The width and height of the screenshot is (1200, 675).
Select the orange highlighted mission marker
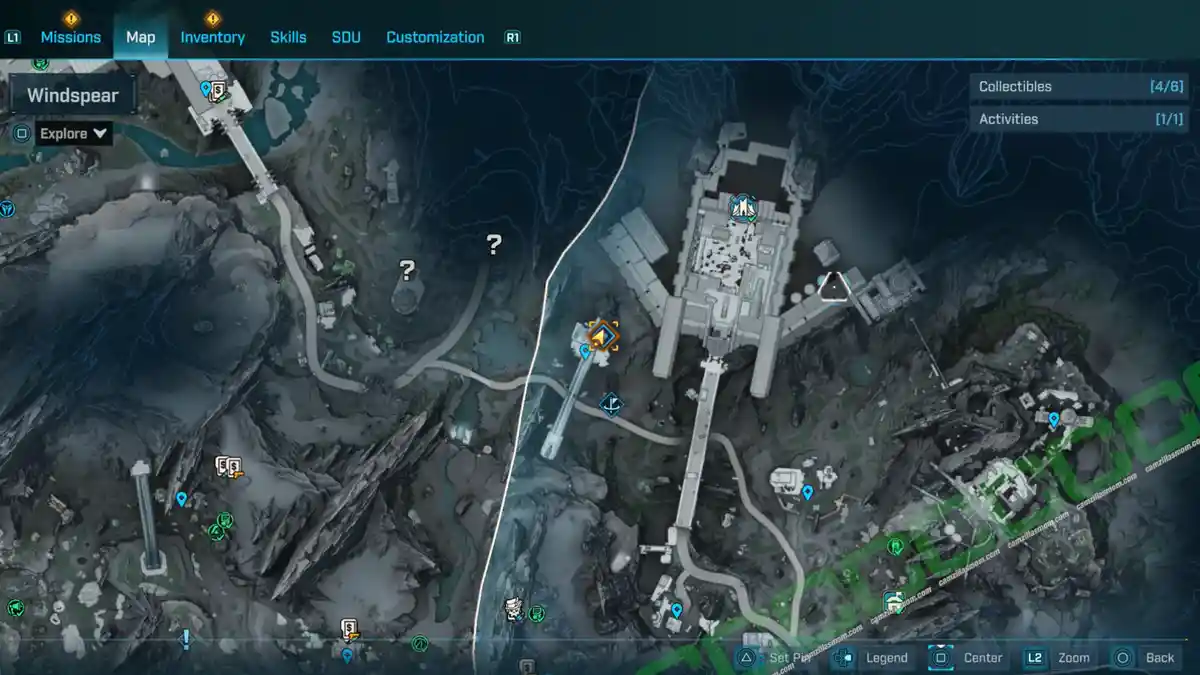point(602,336)
